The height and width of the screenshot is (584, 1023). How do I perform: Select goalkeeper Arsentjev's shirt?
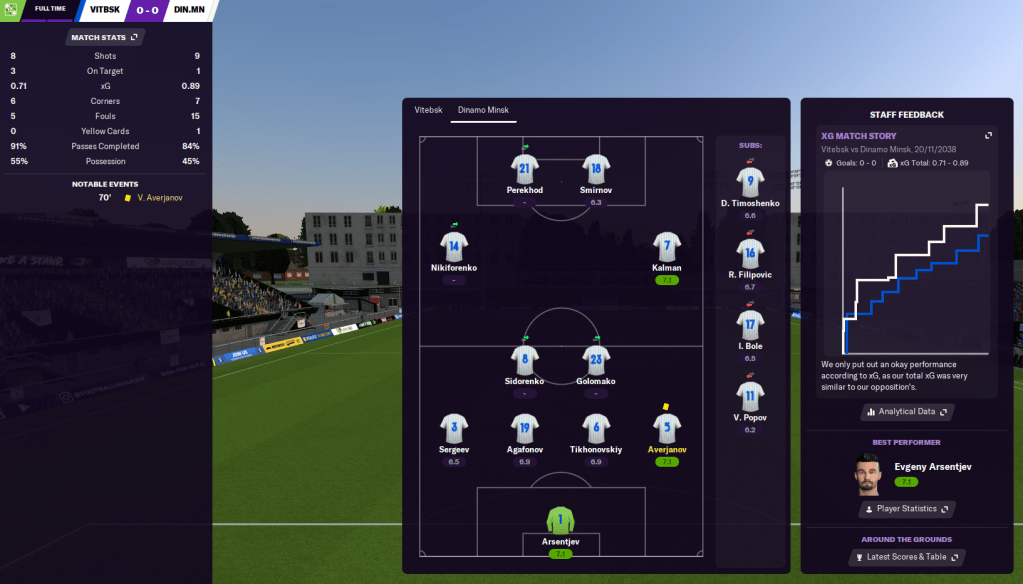[561, 522]
